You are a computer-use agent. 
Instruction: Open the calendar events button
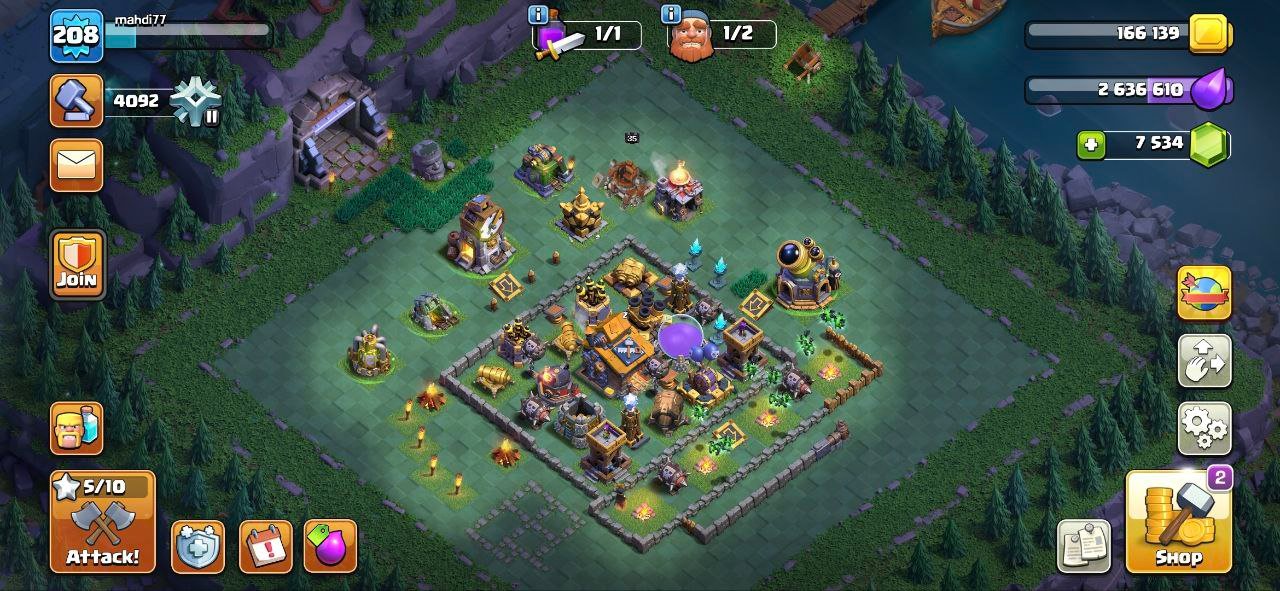pos(266,547)
